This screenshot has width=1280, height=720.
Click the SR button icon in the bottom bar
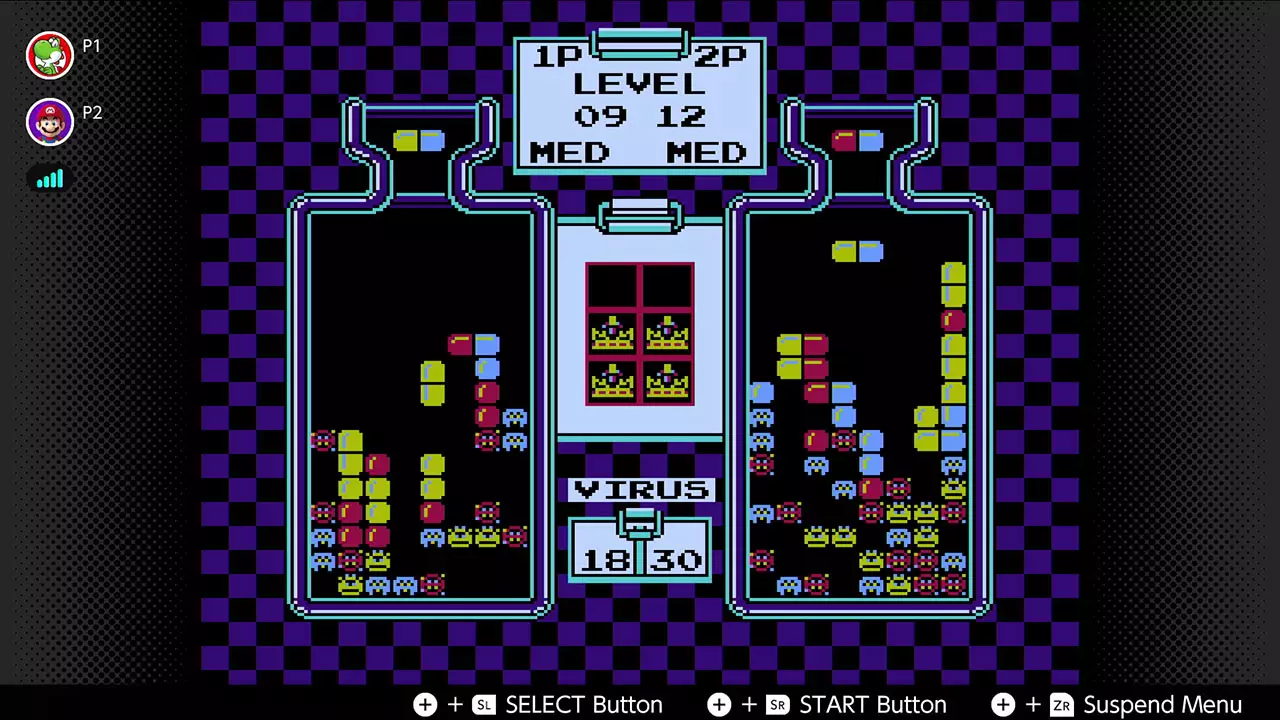click(778, 705)
